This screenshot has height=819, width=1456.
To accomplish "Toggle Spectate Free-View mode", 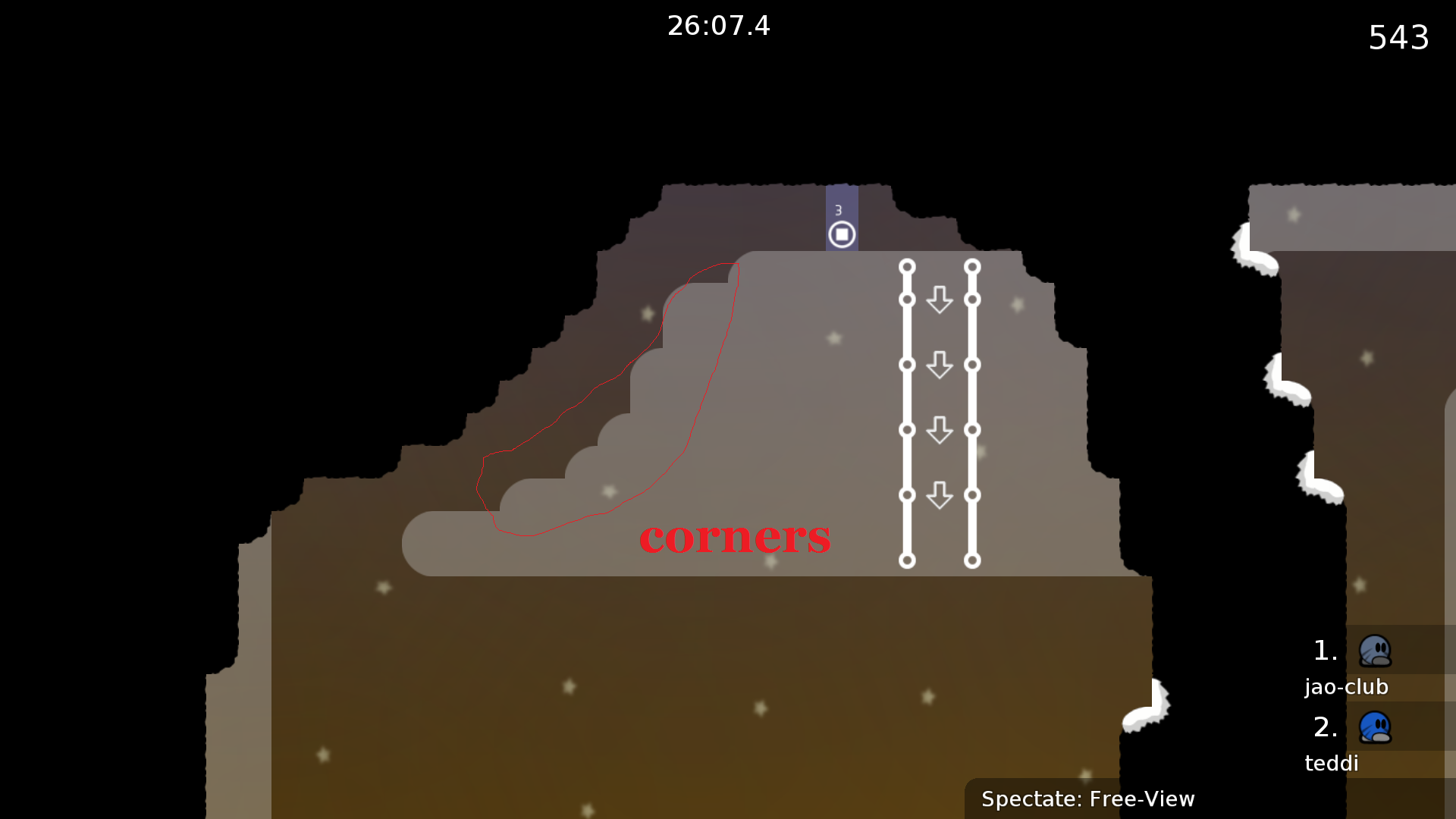I will 1088,799.
